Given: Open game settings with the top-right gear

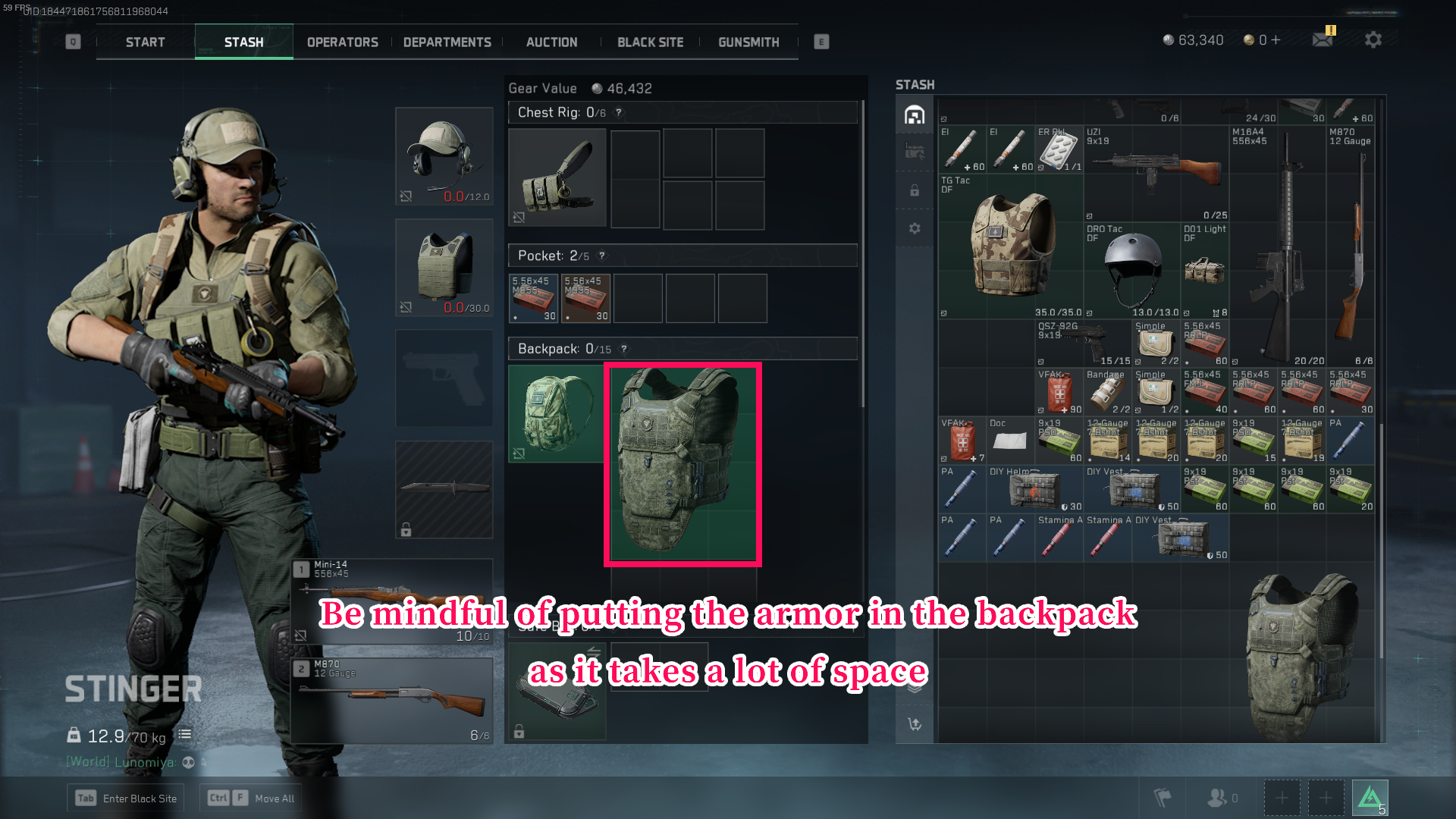Looking at the screenshot, I should click(1373, 39).
